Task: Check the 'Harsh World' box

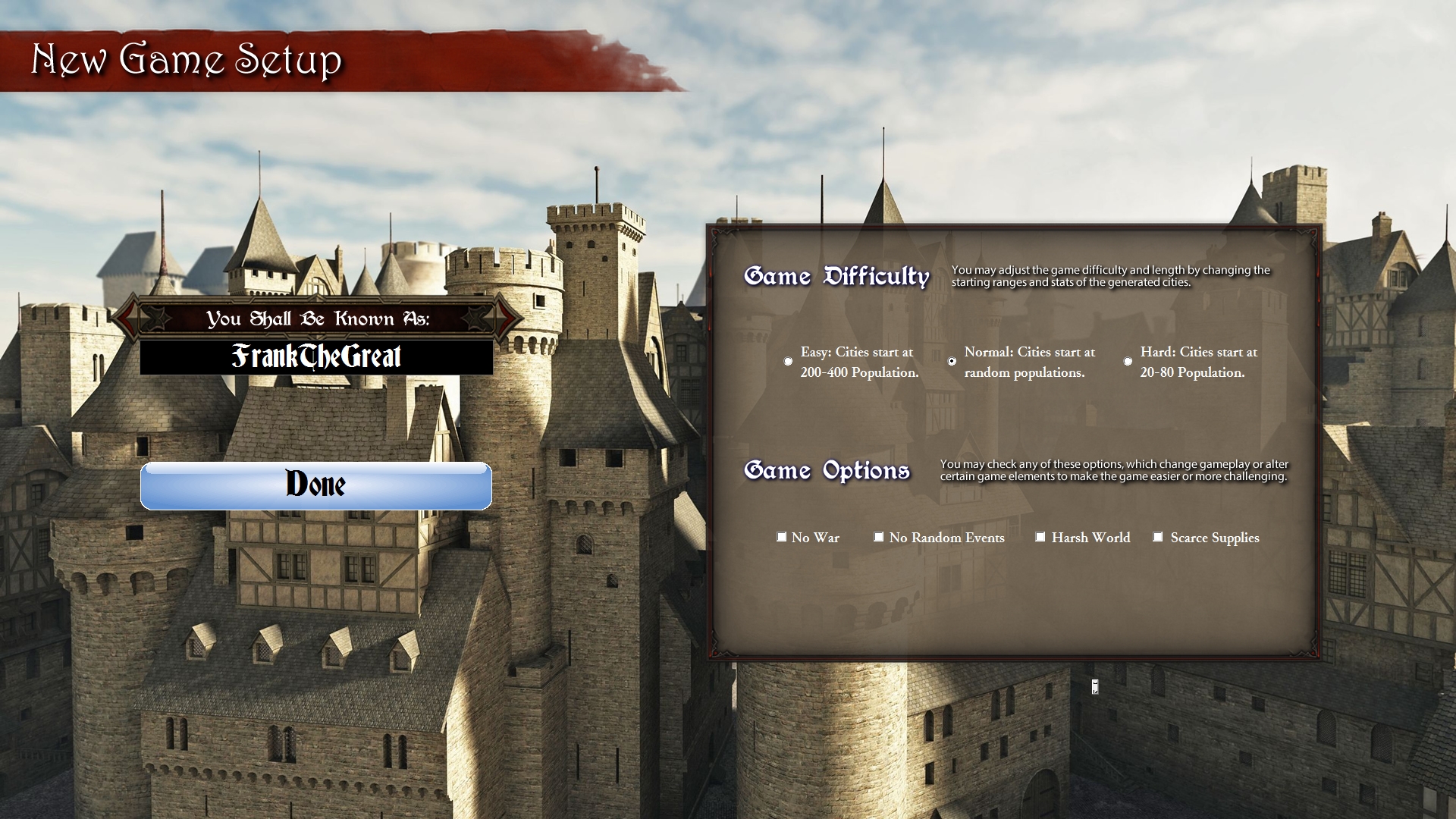Action: pyautogui.click(x=1040, y=537)
